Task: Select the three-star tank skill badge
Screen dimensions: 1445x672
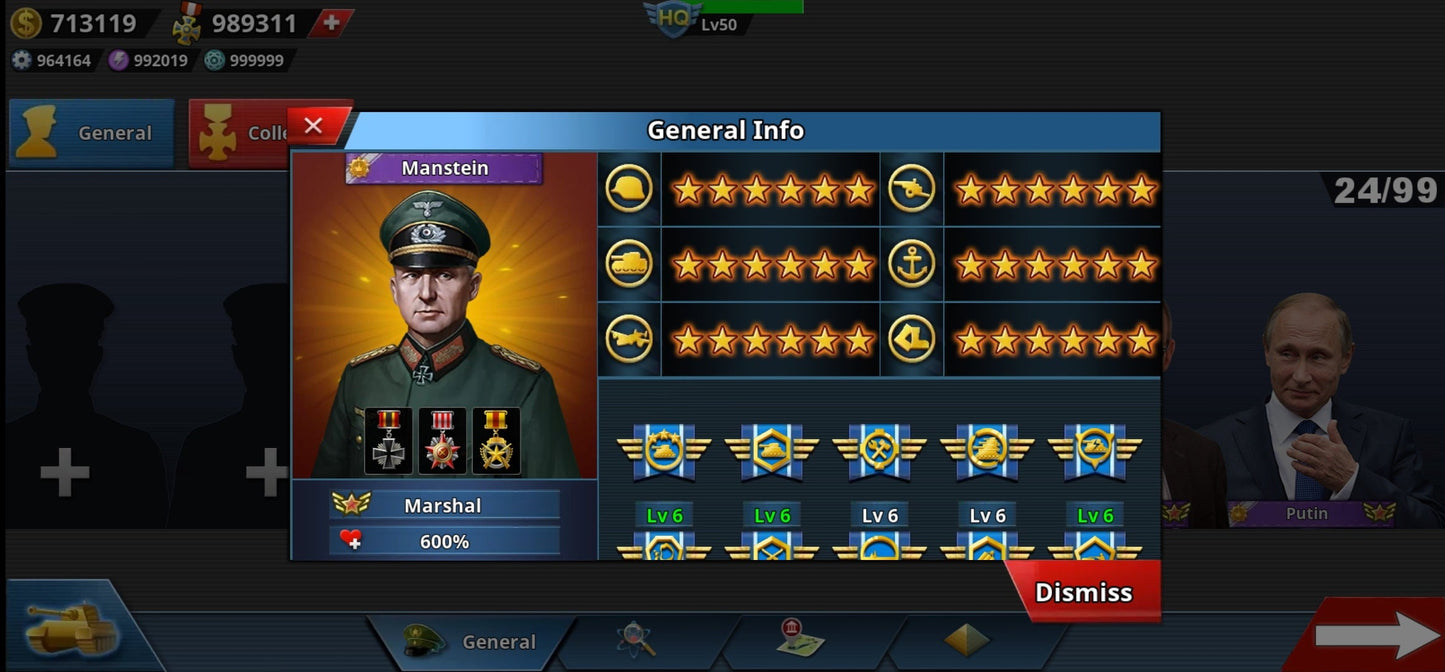Action: point(664,450)
